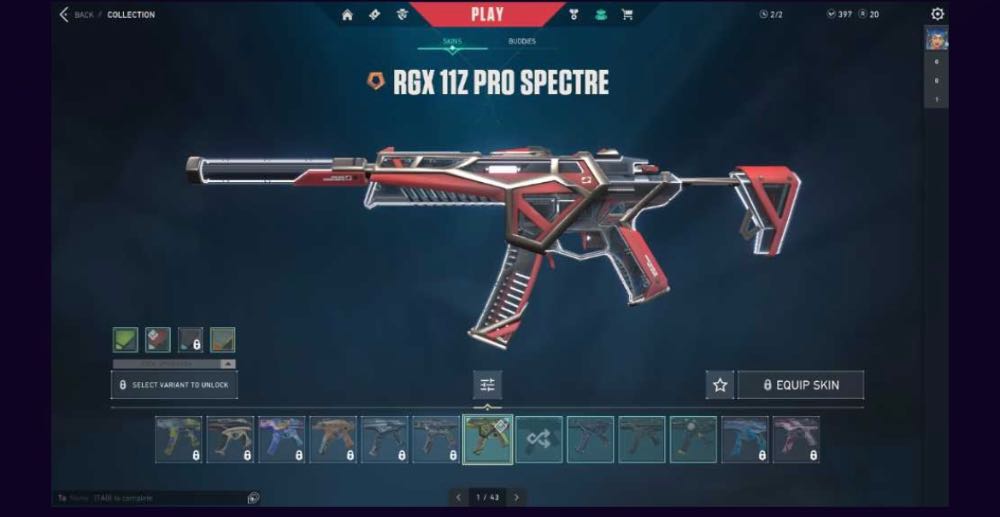The height and width of the screenshot is (517, 1000).
Task: Open the skin filter sliders button
Action: pyautogui.click(x=487, y=385)
